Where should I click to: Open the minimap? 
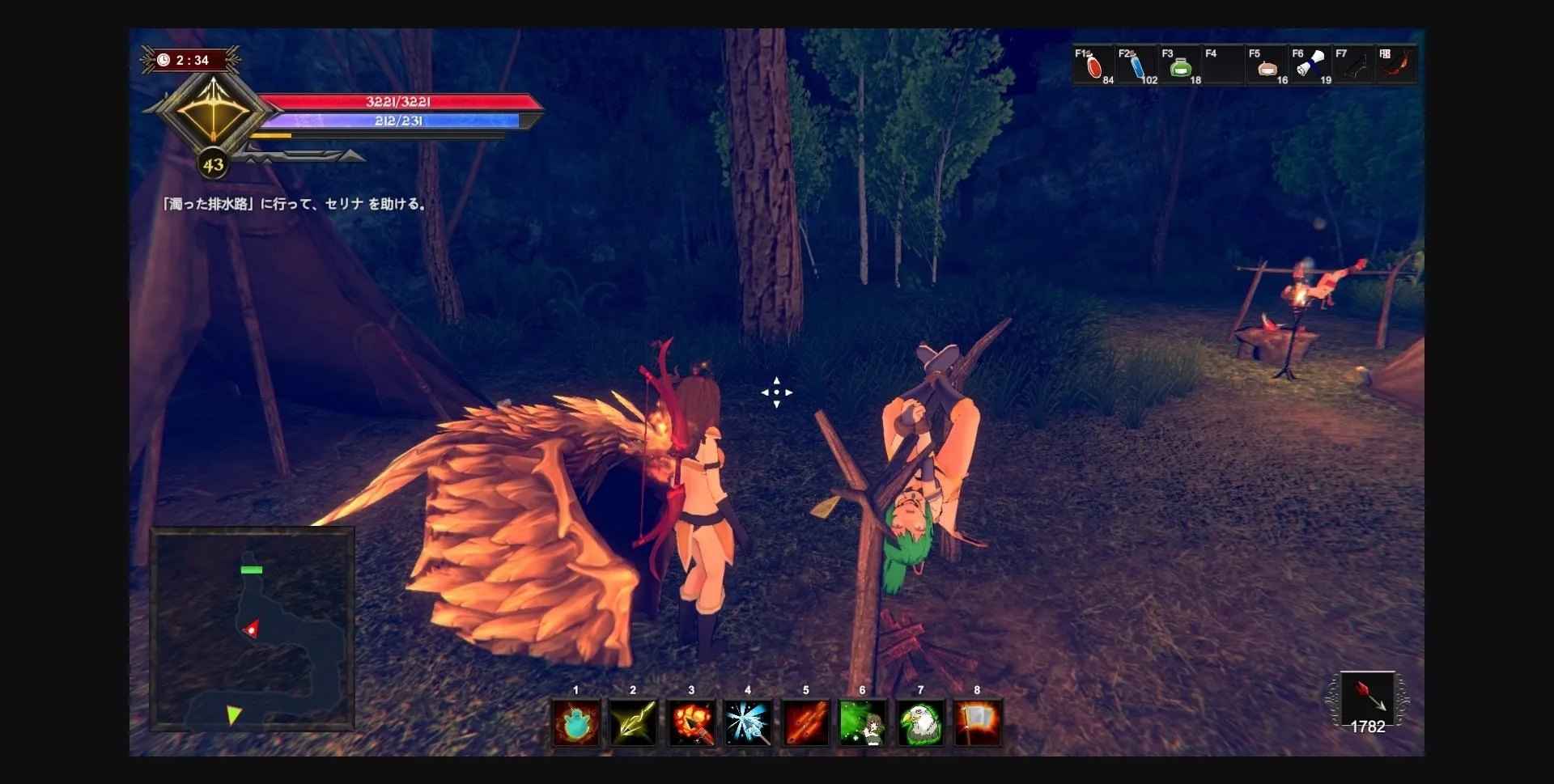tap(253, 629)
